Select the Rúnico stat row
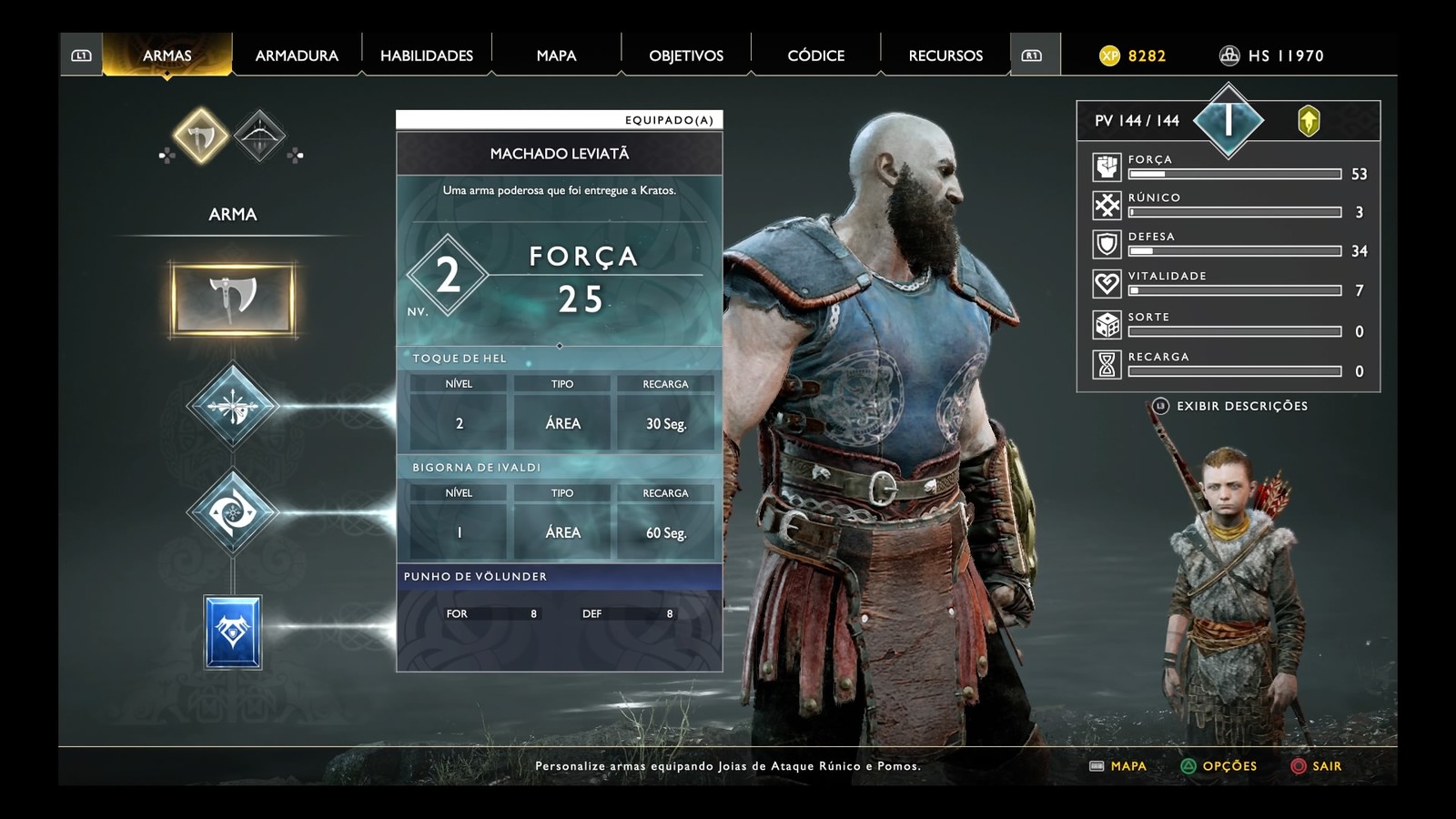The width and height of the screenshot is (1456, 819). click(1228, 206)
